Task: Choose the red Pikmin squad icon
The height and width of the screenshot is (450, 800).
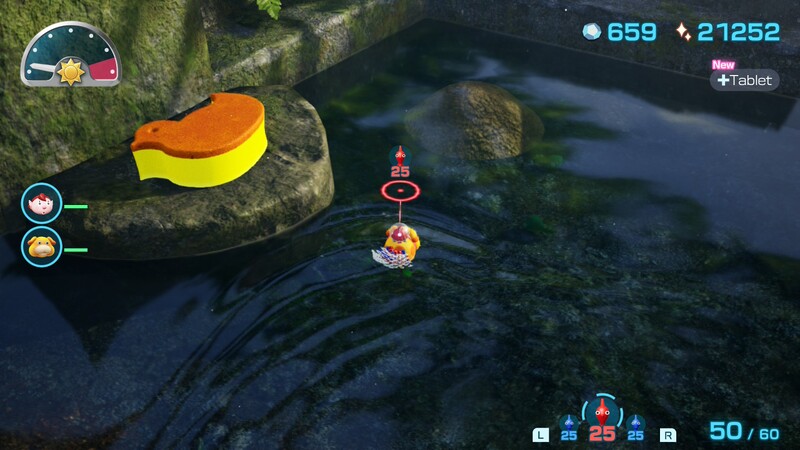Action: coord(601,412)
